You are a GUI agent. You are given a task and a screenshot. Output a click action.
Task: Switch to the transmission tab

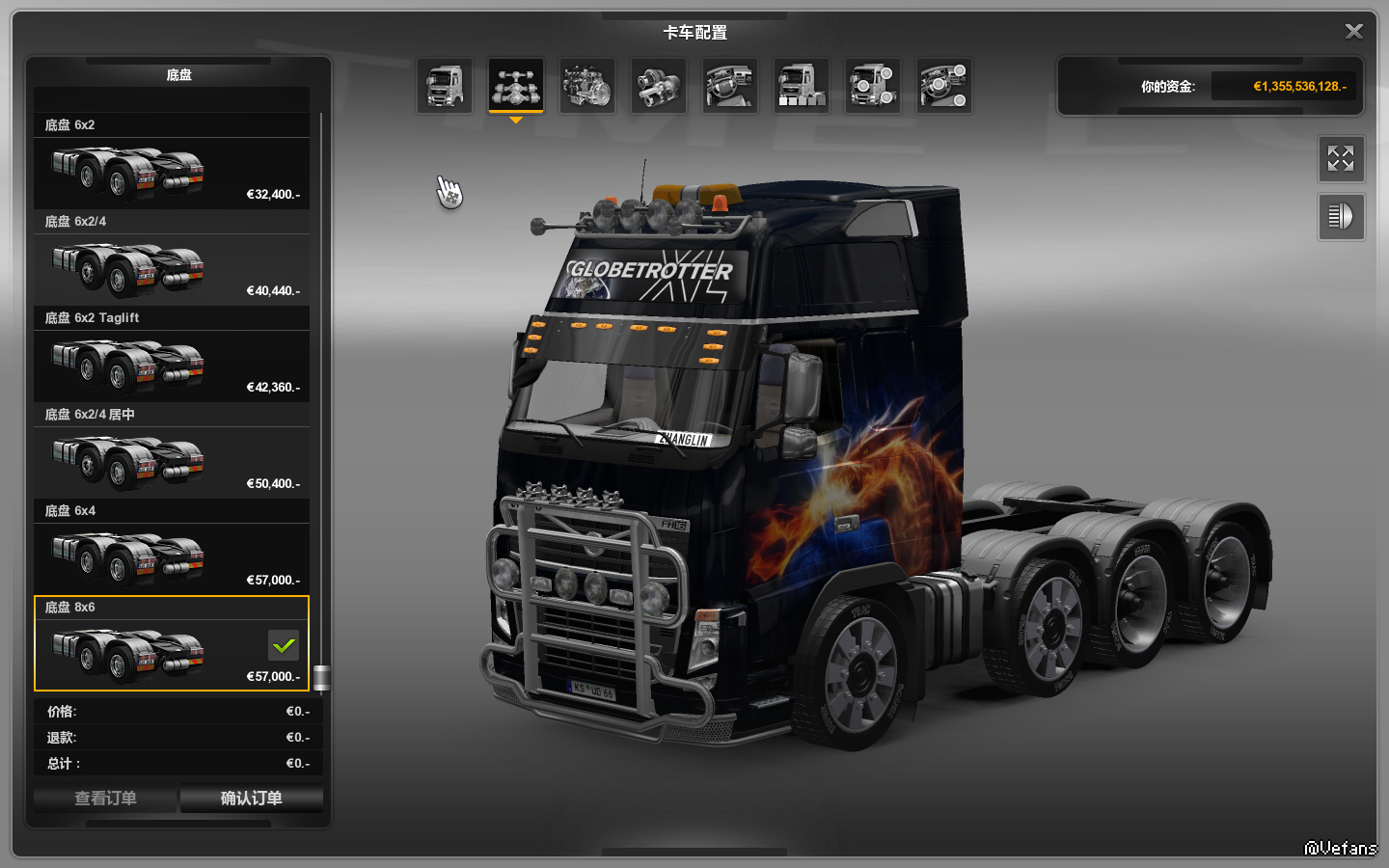(x=659, y=86)
